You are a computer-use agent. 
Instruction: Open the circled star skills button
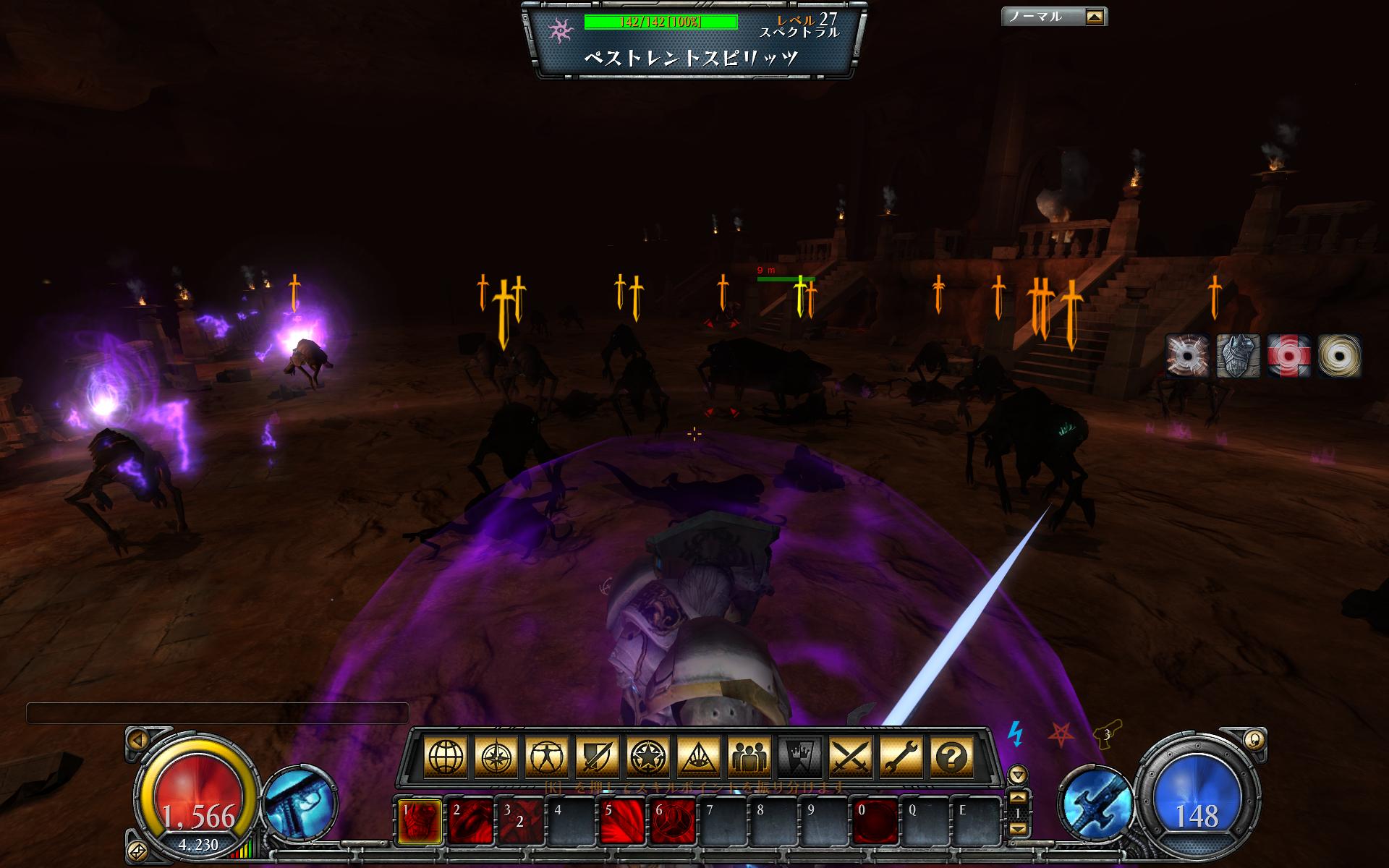pos(648,758)
